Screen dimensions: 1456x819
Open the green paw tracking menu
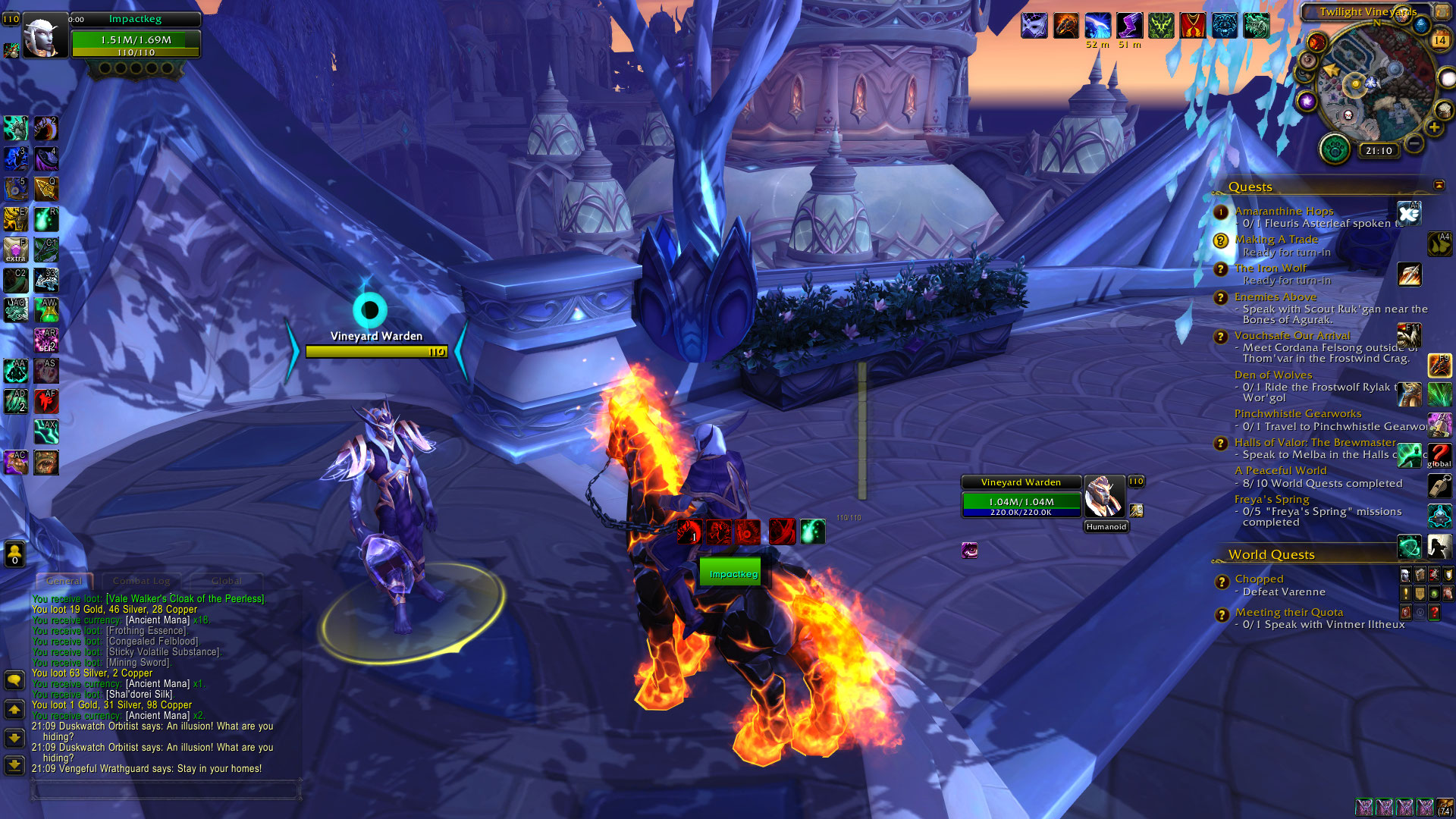(x=1335, y=149)
